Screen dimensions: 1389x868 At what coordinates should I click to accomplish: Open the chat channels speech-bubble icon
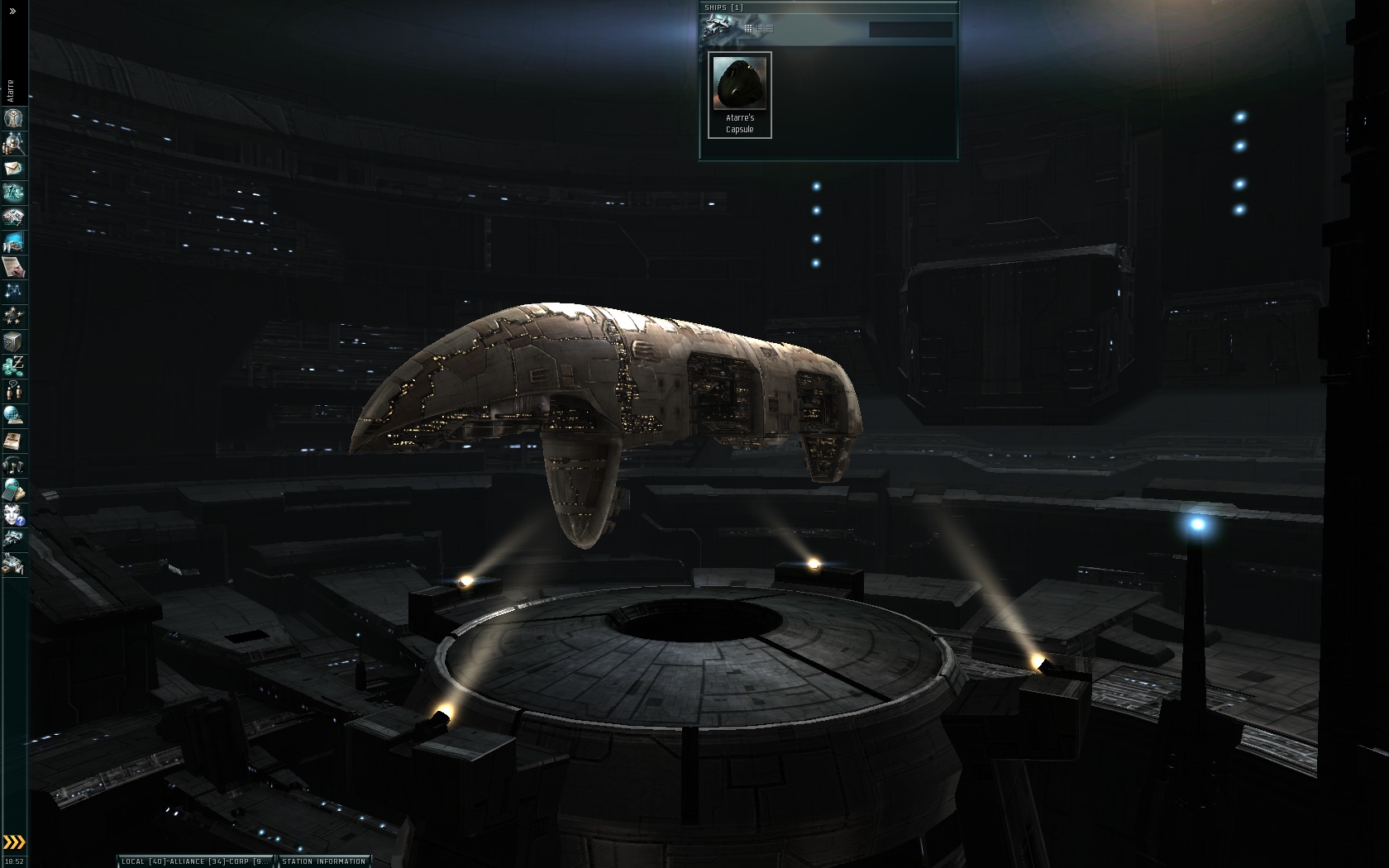pos(13,390)
